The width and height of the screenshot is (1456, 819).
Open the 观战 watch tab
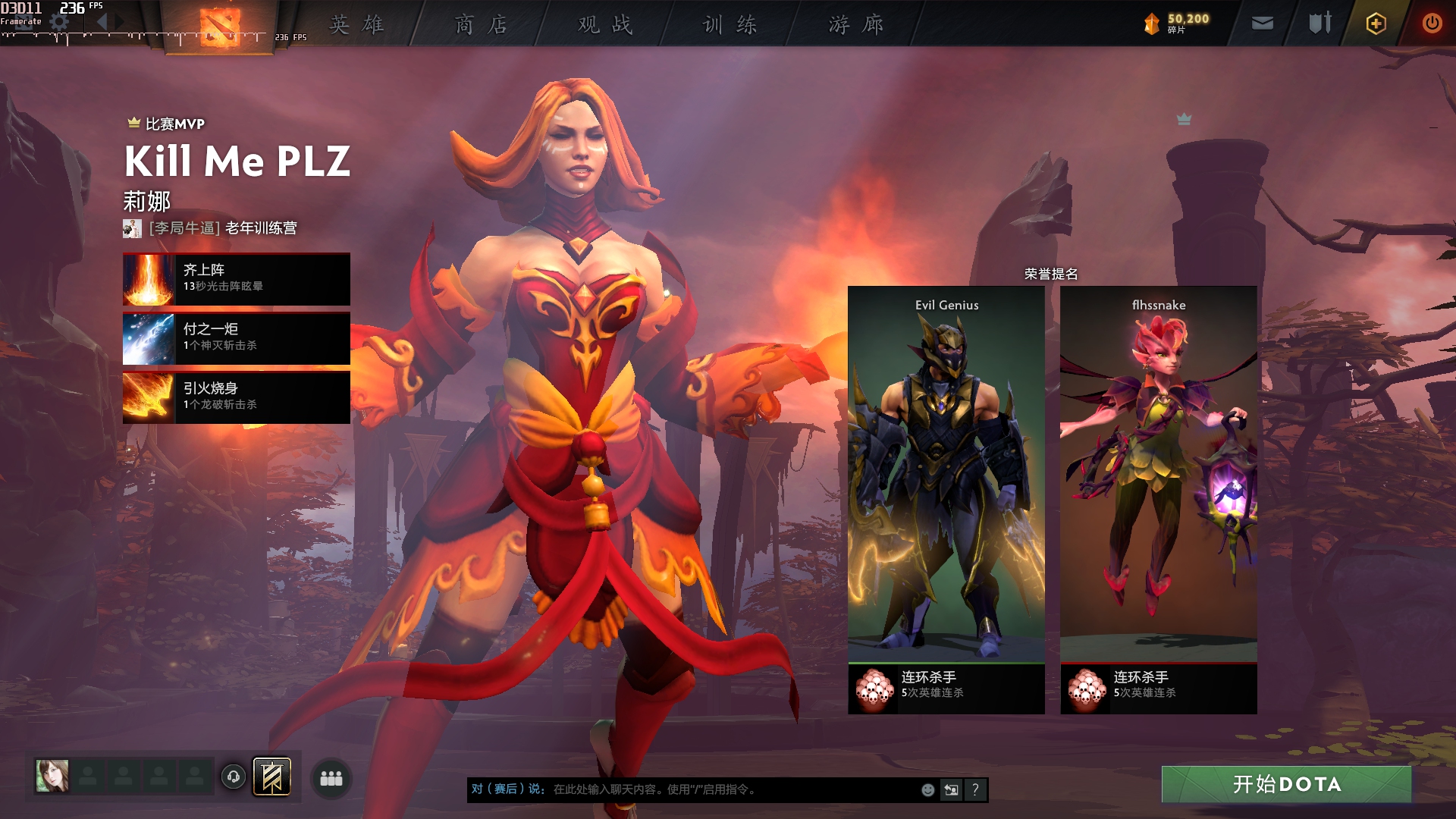click(605, 25)
